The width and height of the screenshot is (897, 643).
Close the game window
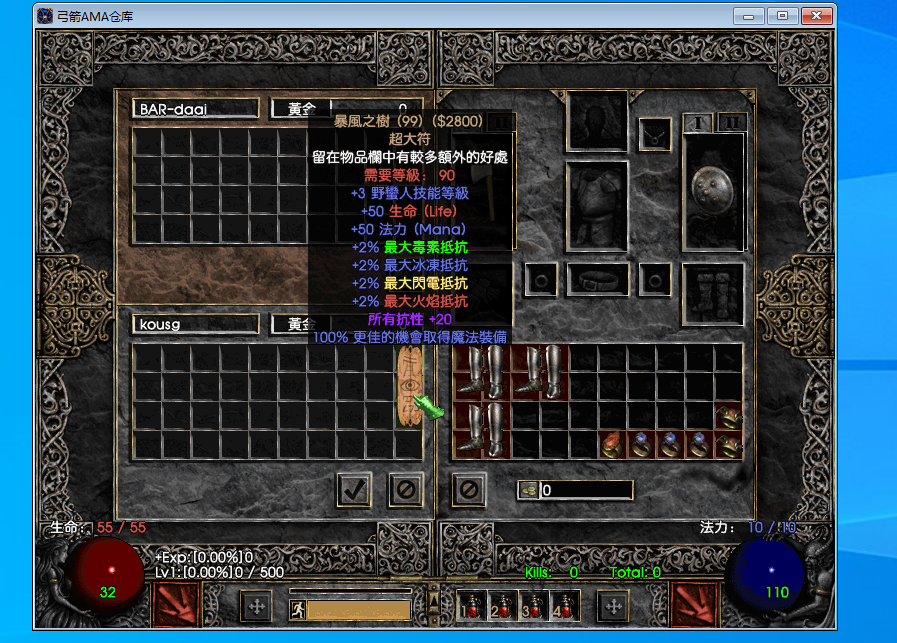click(x=818, y=16)
